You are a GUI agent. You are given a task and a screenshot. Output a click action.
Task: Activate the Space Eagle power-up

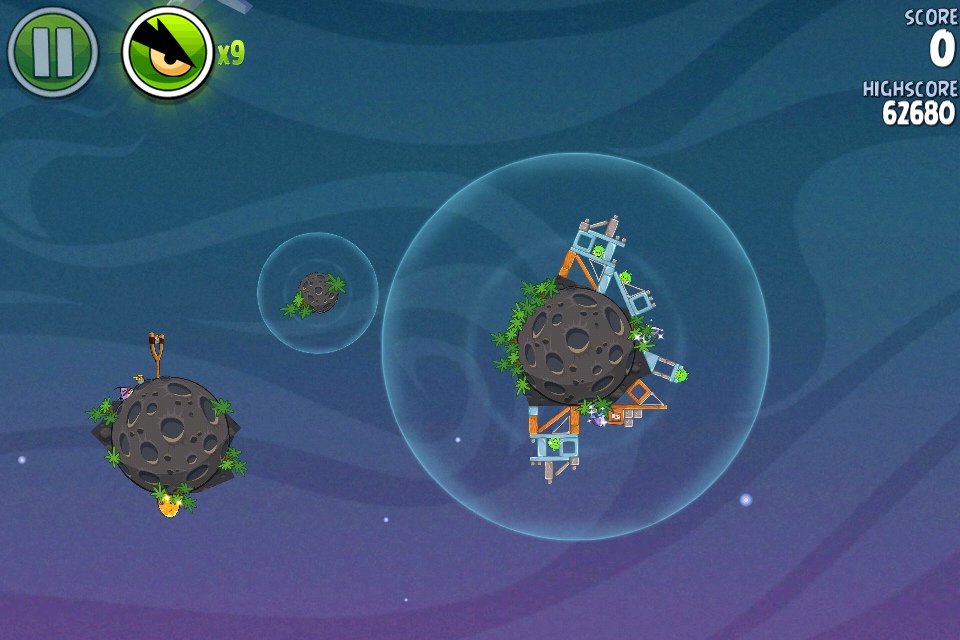click(167, 53)
